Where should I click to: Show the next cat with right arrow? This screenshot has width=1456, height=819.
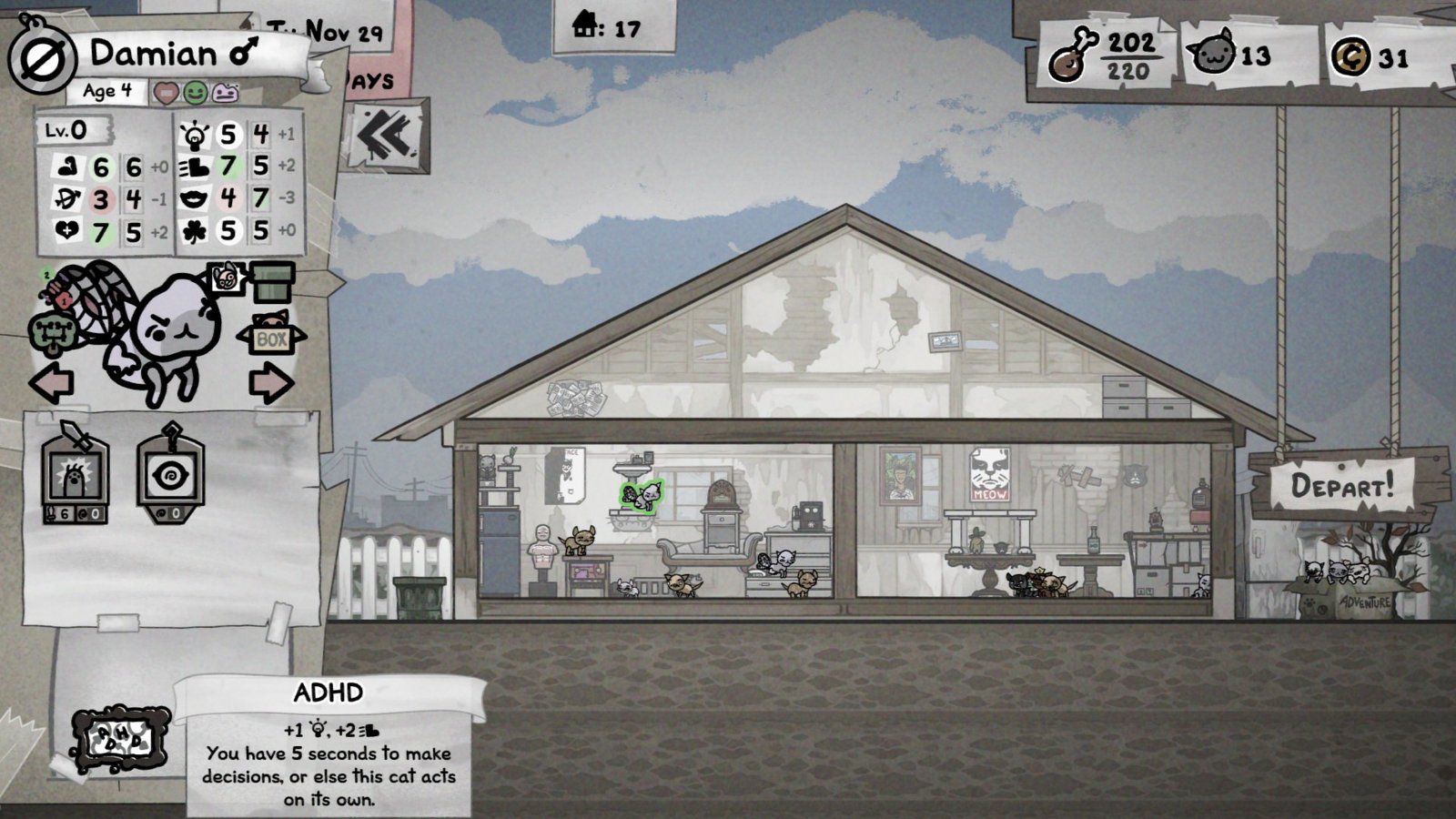(271, 383)
